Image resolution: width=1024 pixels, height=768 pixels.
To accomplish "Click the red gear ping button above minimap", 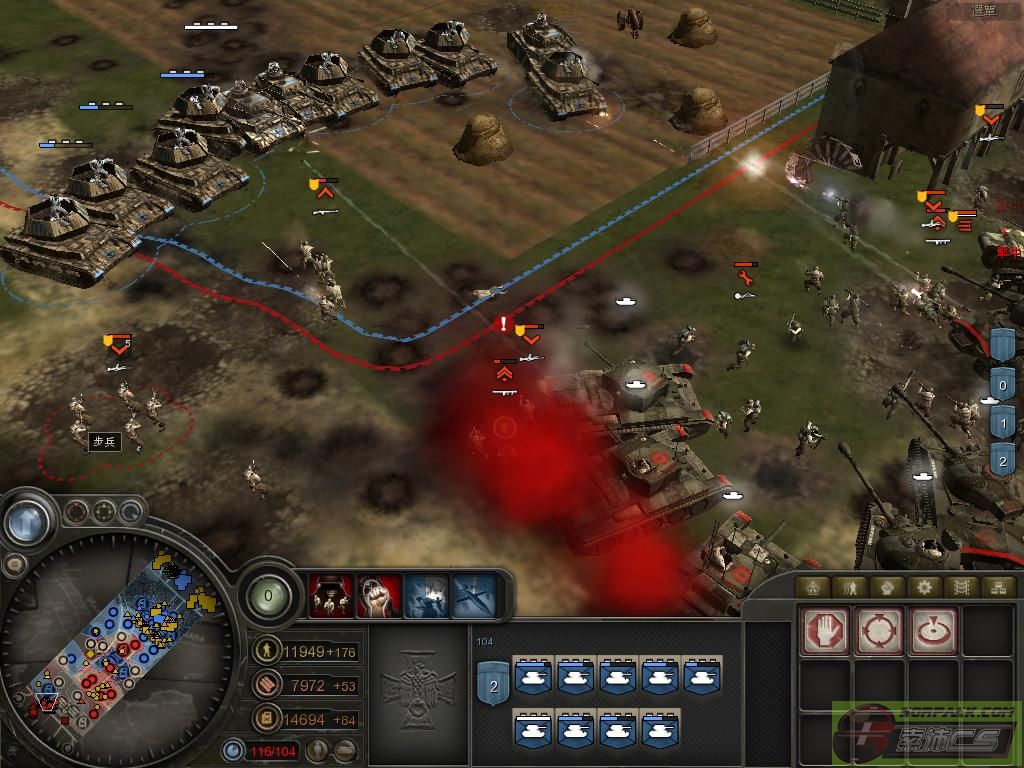I will tap(76, 513).
